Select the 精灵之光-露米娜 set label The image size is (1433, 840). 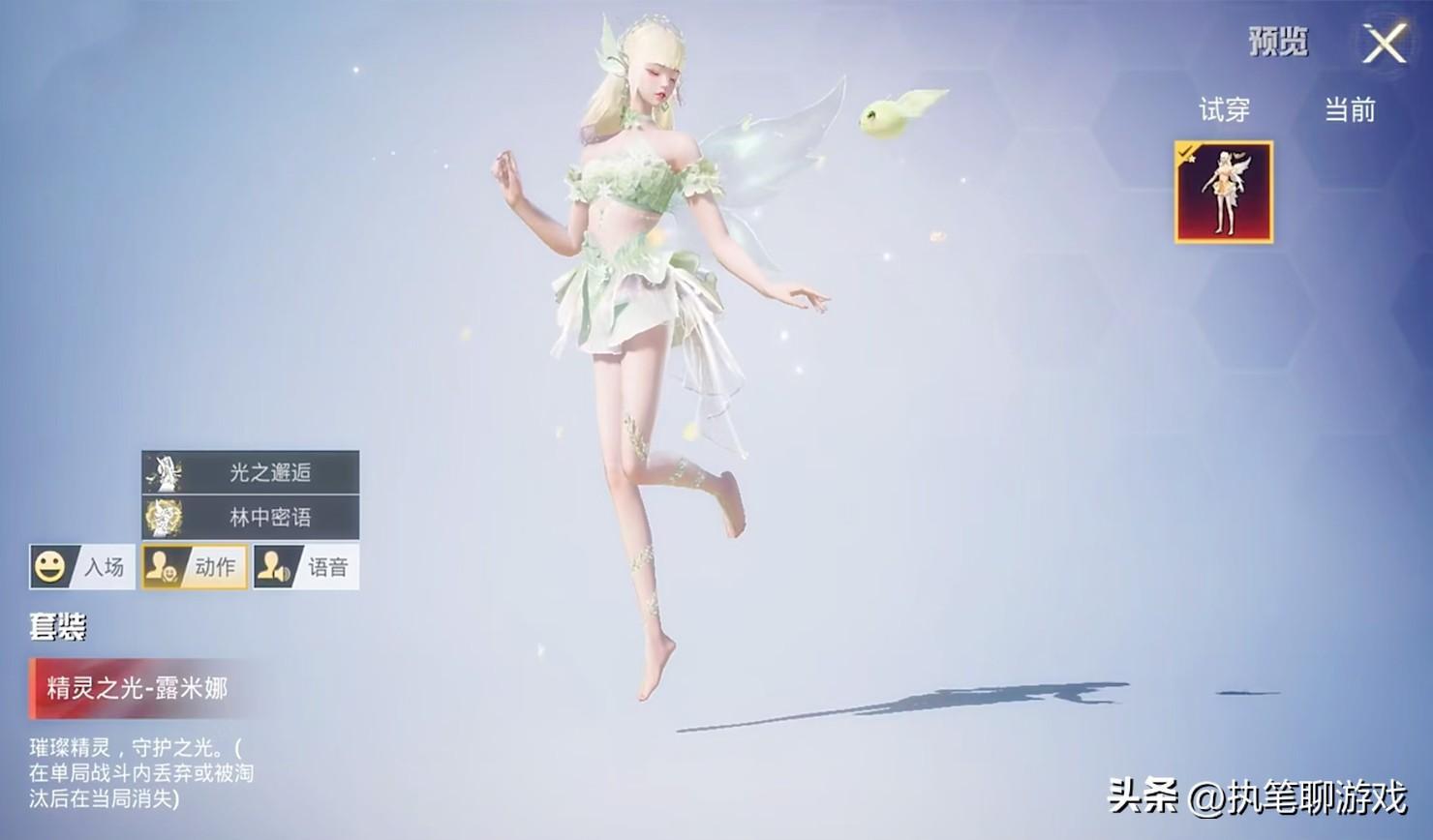click(136, 688)
